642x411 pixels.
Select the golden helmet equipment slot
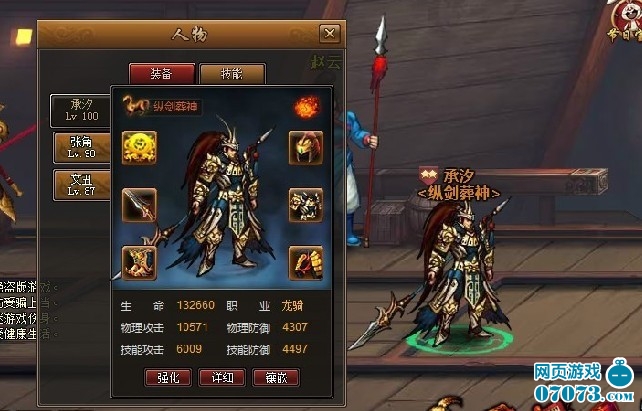(x=305, y=147)
